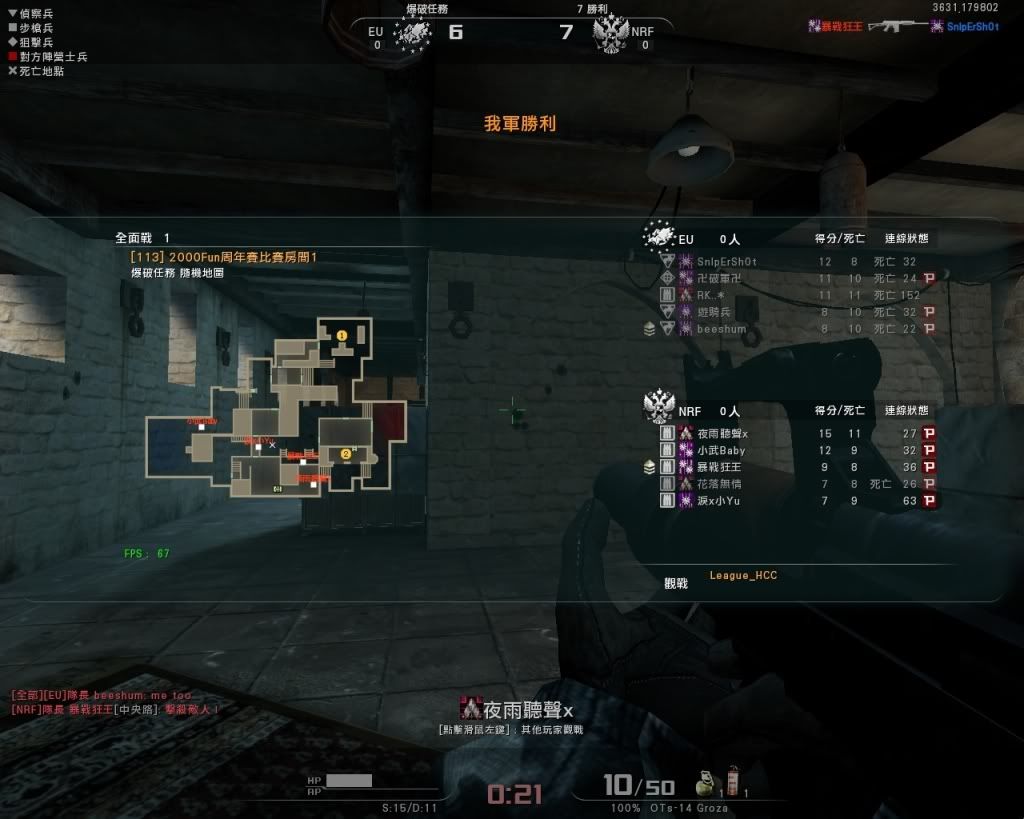The height and width of the screenshot is (819, 1024).
Task: Select the frag grenade icon on the HUD
Action: [704, 781]
